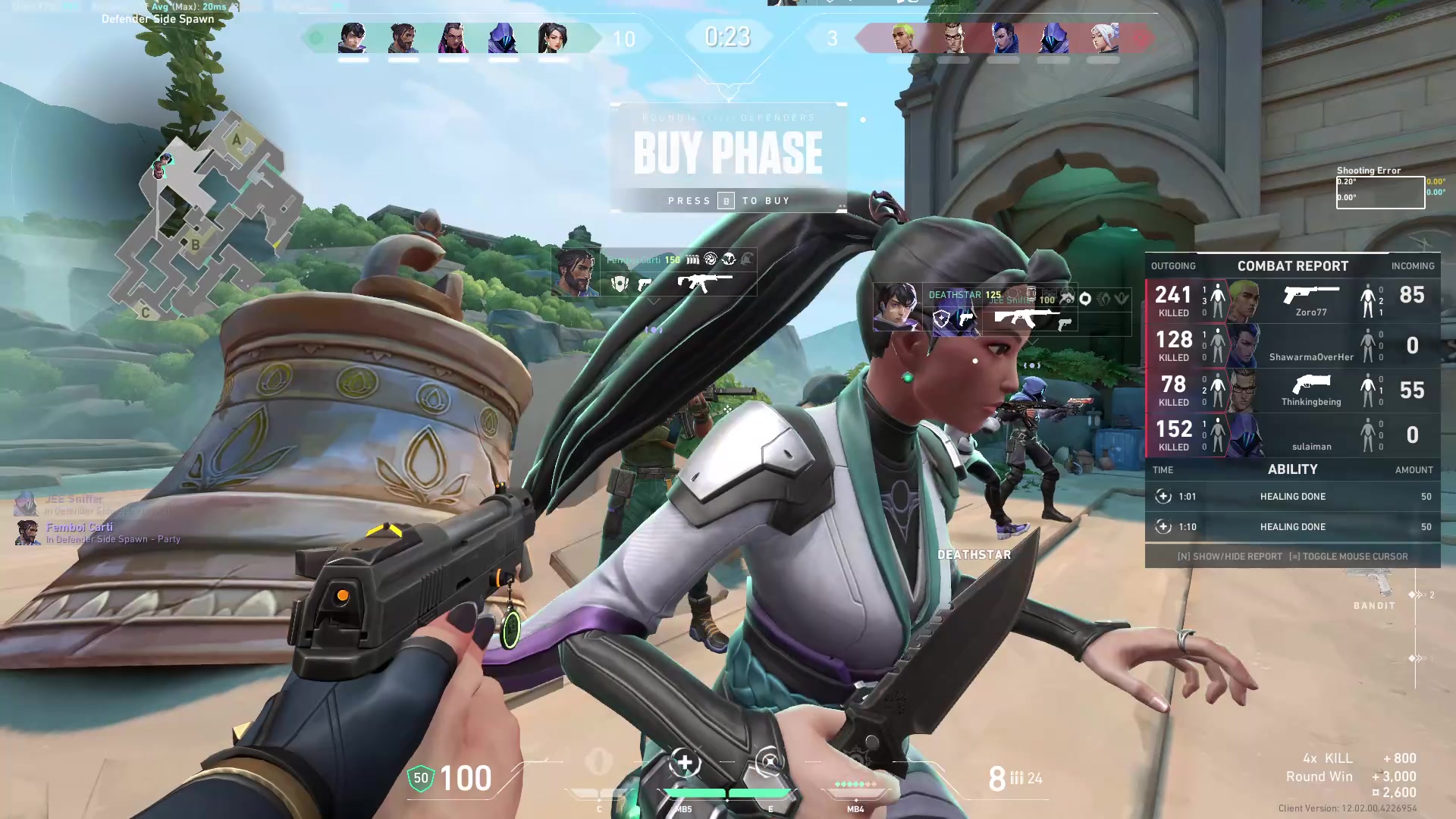Open the ShawarmaOverHer combat report row
Viewport: 1456px width, 819px height.
1292,346
